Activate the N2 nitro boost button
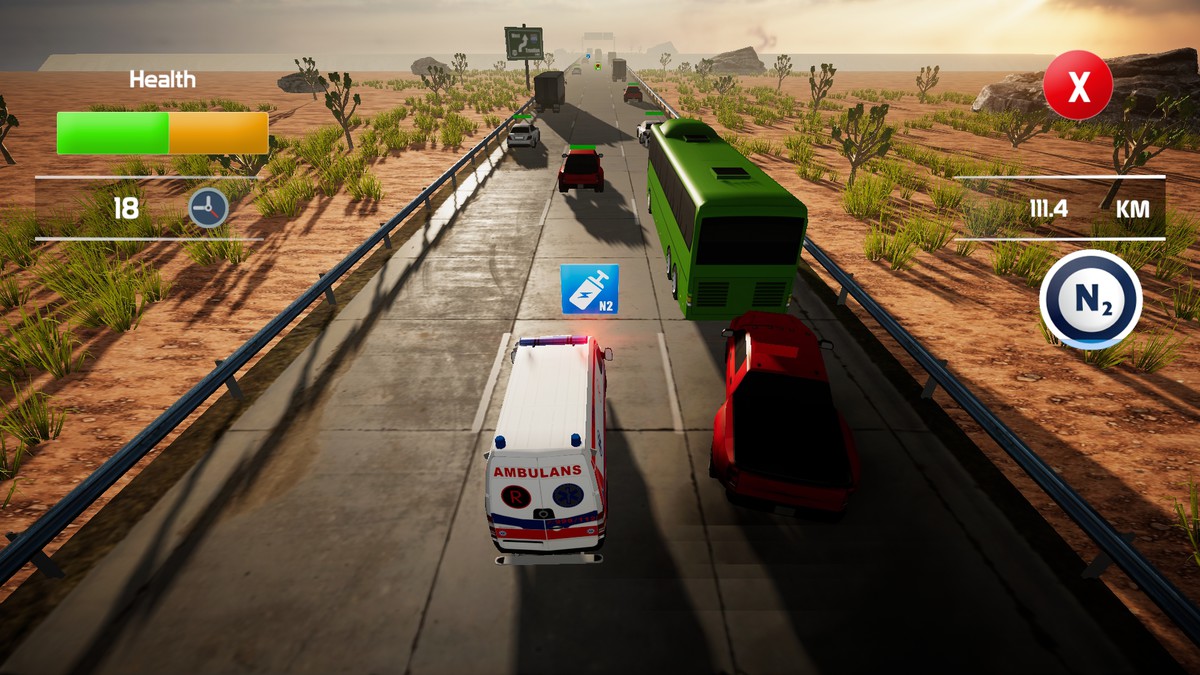 [x=1090, y=298]
